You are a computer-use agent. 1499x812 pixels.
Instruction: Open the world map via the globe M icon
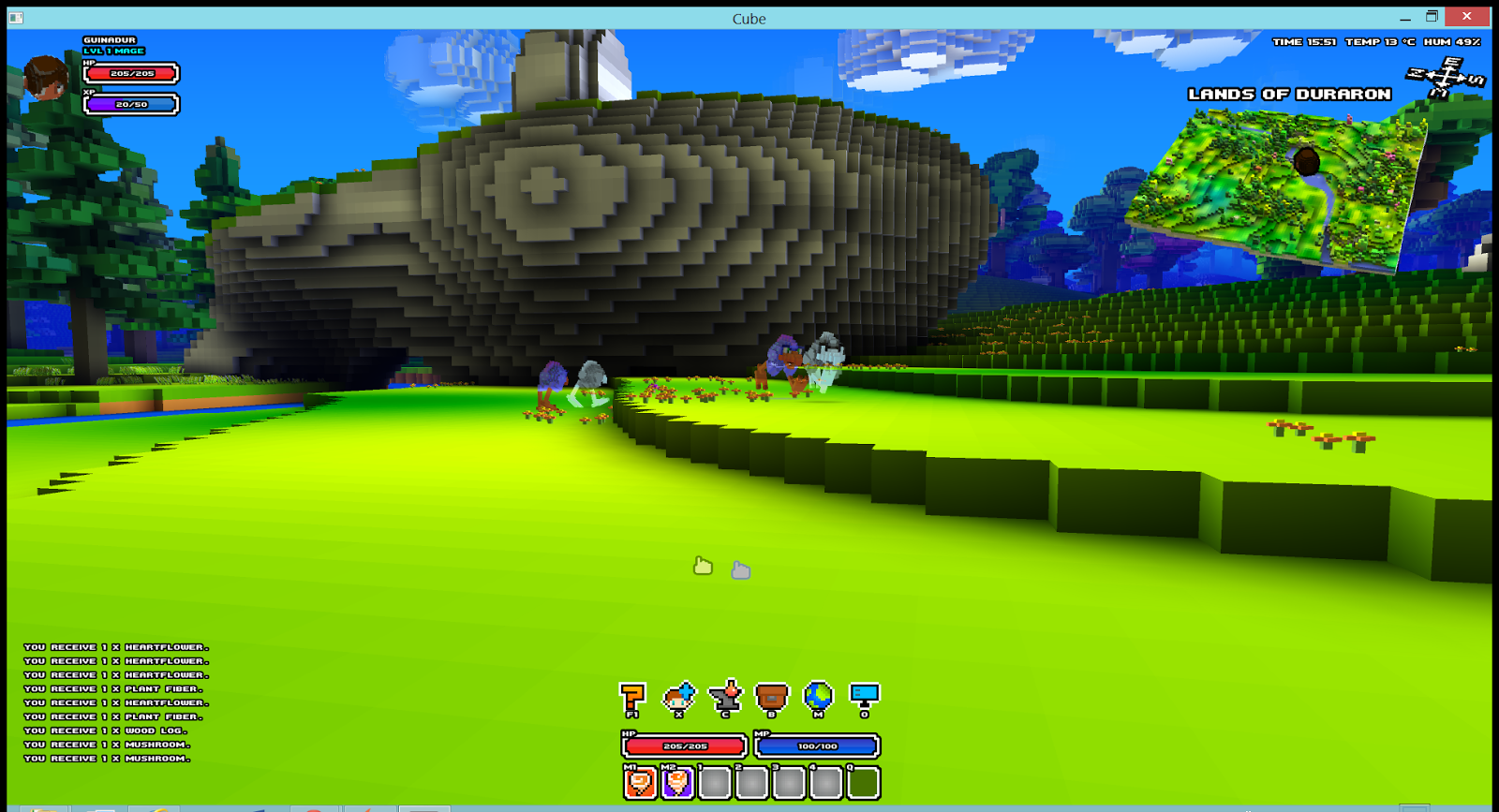click(817, 693)
